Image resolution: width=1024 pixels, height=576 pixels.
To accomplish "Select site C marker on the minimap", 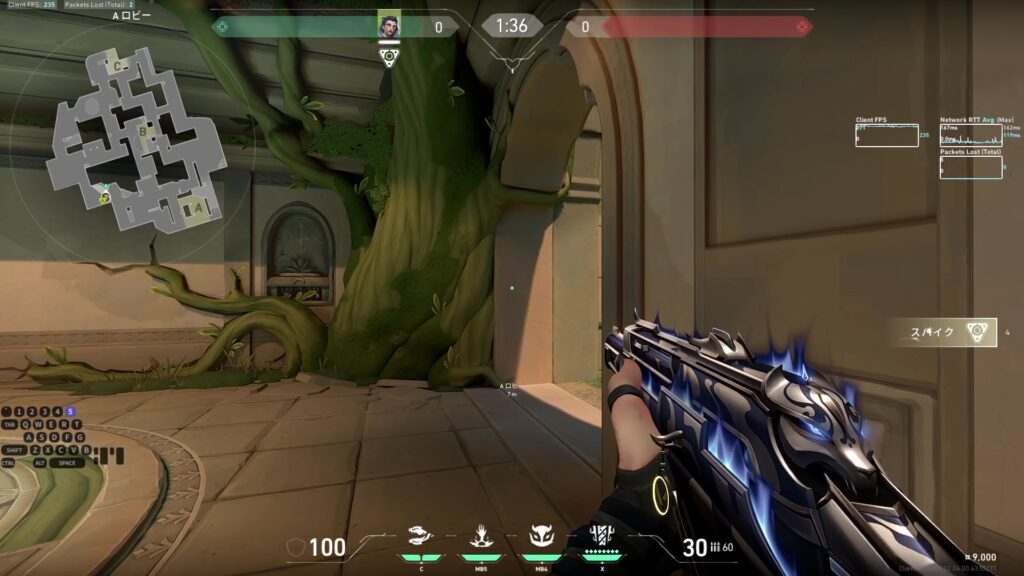I will tap(118, 66).
